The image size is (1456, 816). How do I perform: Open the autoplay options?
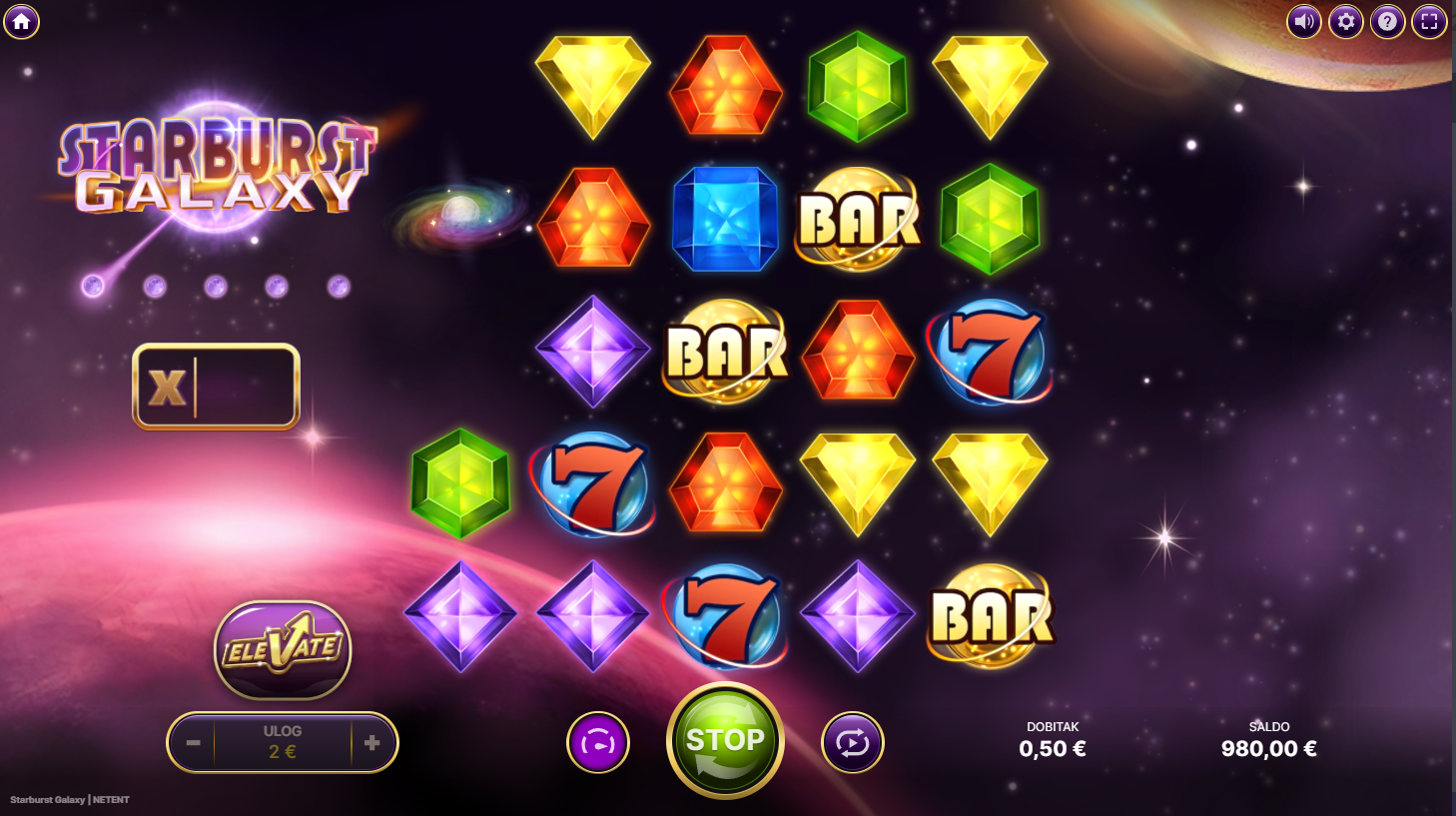click(852, 743)
